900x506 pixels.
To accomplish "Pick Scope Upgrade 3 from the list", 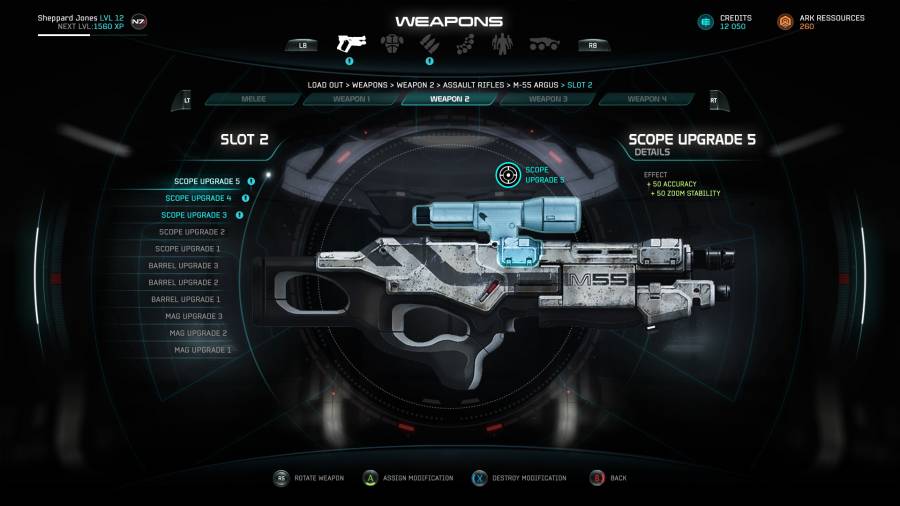I will tap(194, 215).
